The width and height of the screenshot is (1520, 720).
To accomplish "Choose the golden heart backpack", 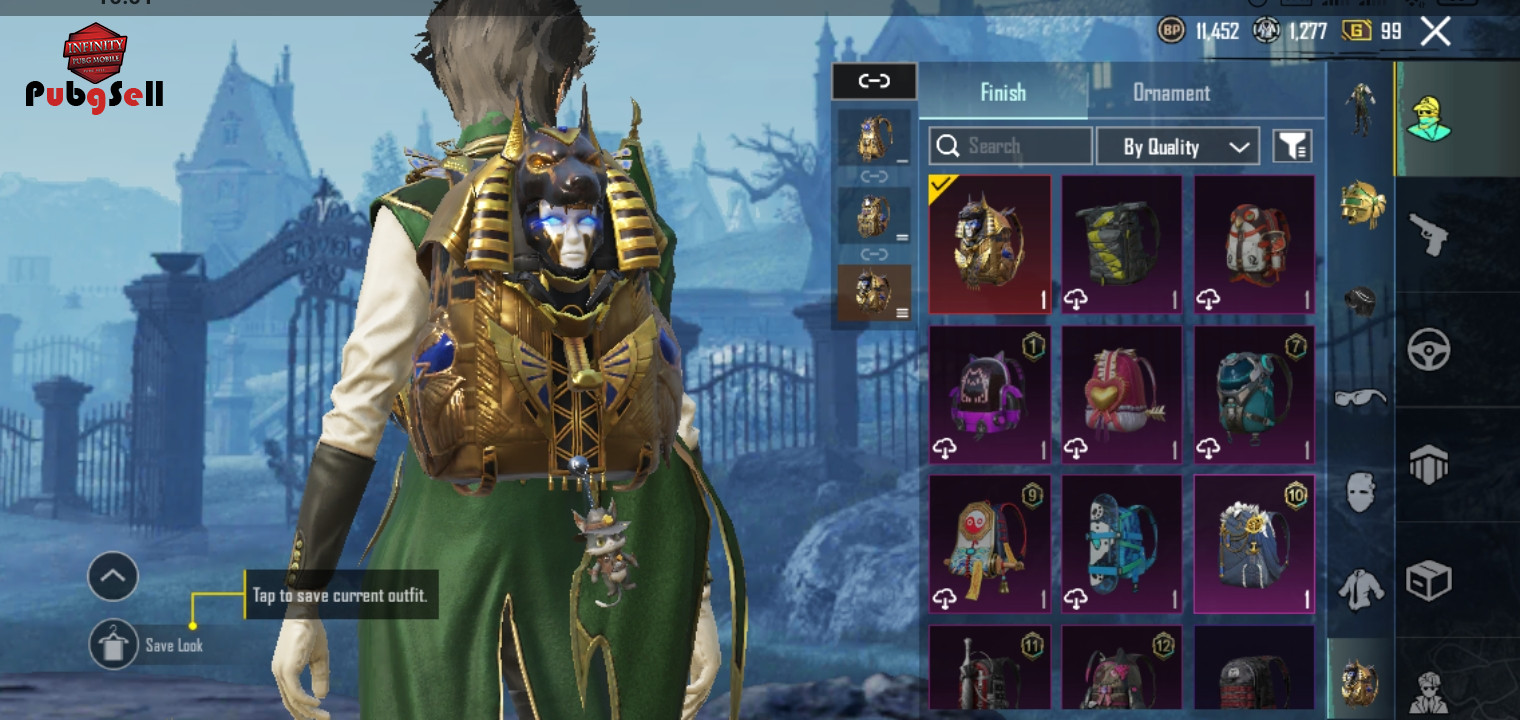I will [1121, 394].
